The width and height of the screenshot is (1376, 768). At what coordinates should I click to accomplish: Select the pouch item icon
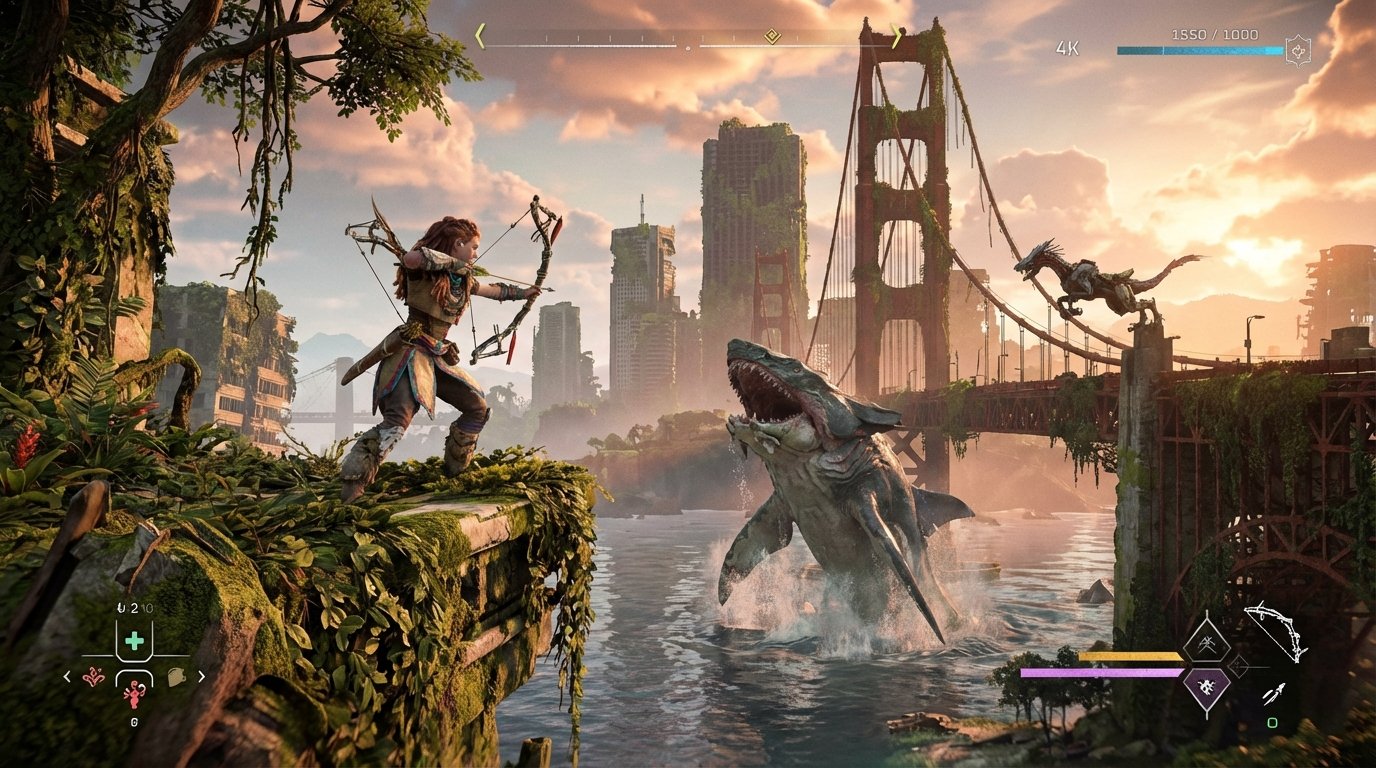pyautogui.click(x=175, y=676)
